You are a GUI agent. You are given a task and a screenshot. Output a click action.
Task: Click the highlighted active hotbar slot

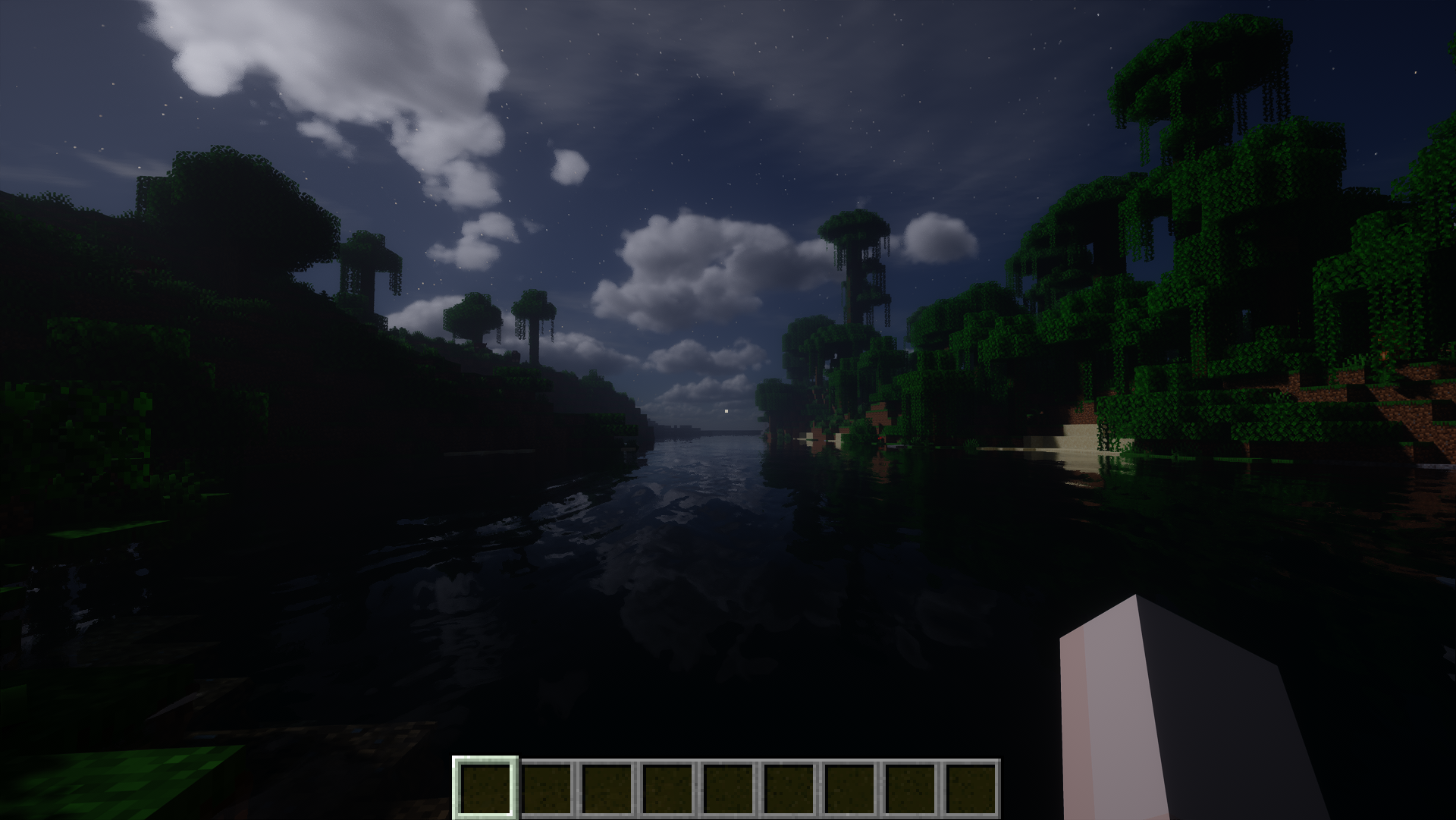coord(485,787)
